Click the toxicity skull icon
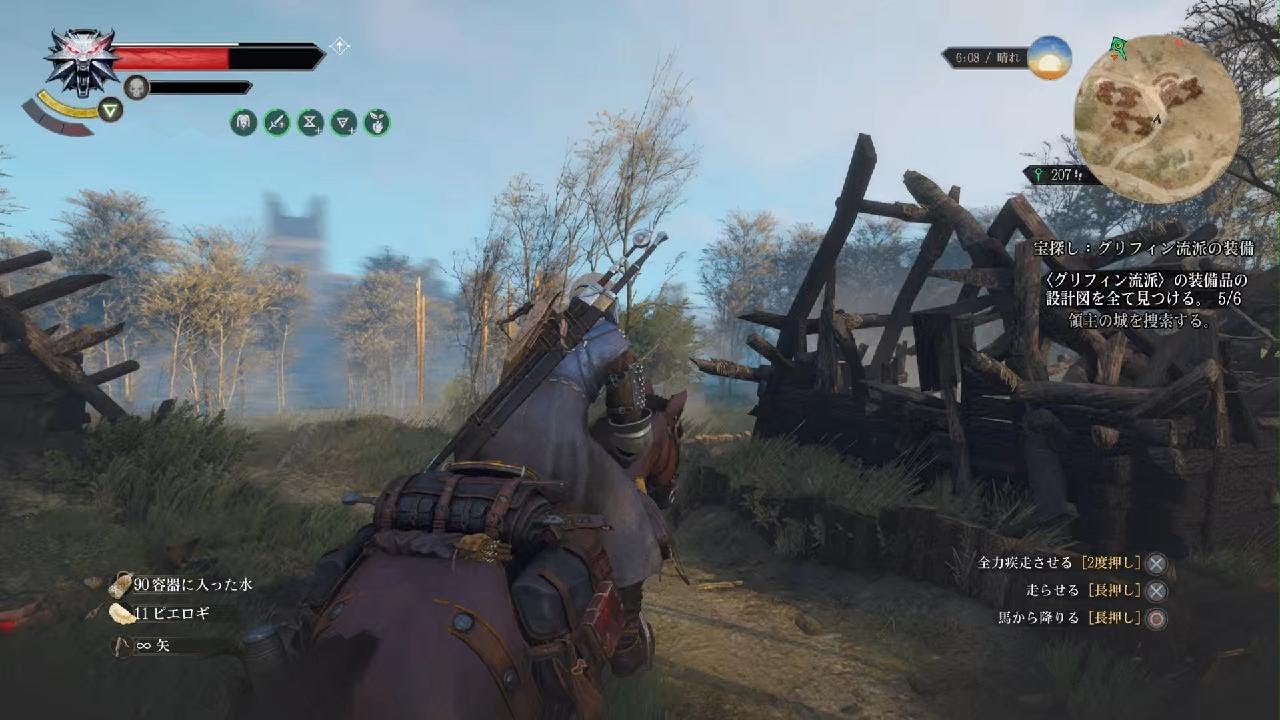The image size is (1280, 720). (x=136, y=88)
